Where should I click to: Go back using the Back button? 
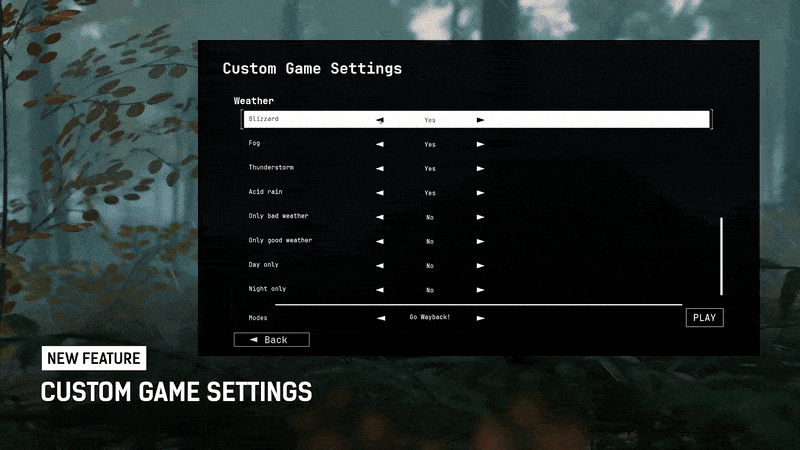271,340
